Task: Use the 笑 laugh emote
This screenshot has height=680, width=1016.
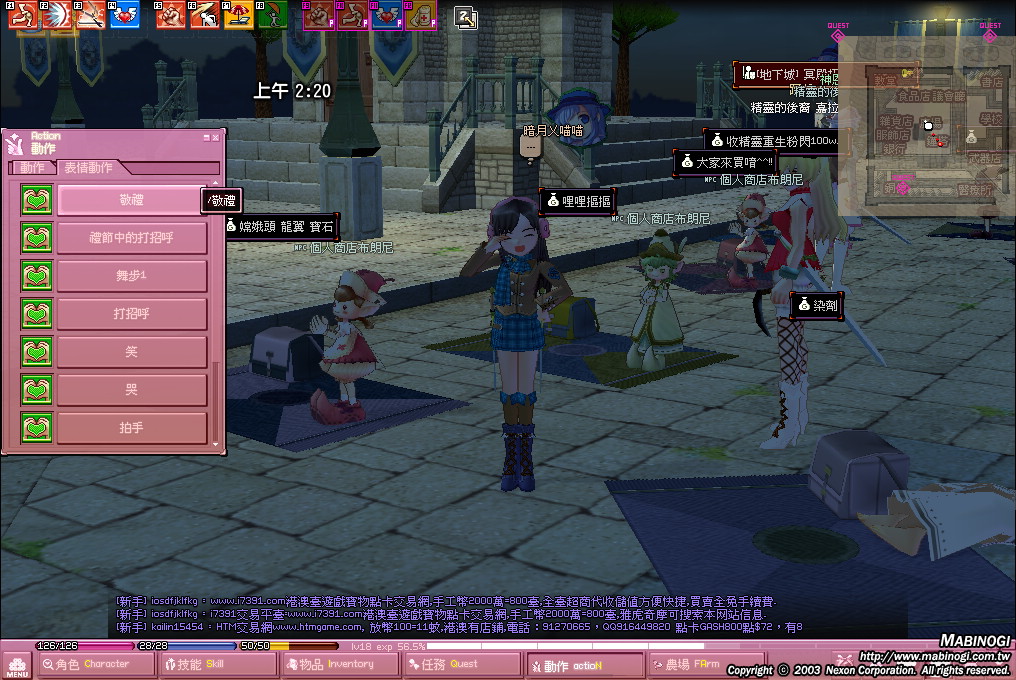Action: coord(131,352)
